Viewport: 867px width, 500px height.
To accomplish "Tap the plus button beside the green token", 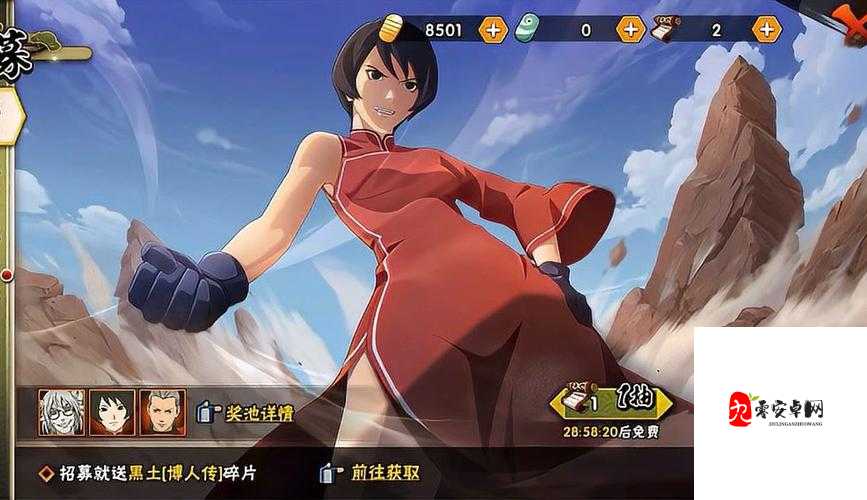I will pos(630,30).
